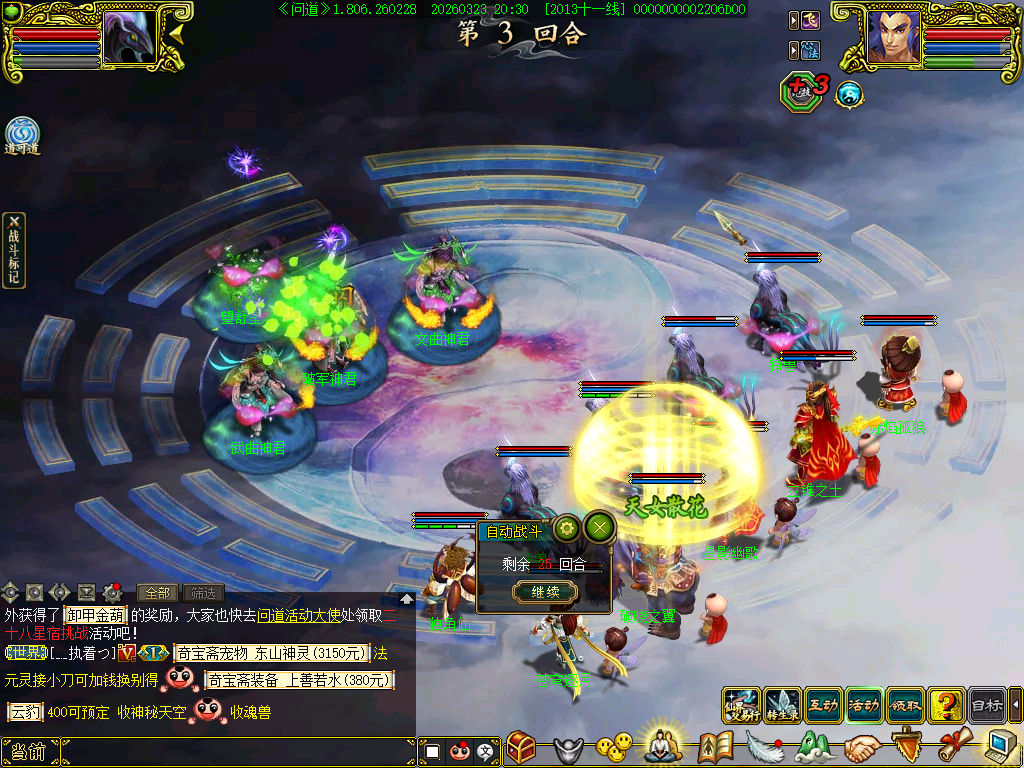The height and width of the screenshot is (768, 1024).
Task: Close the 自动战斗 auto-battle panel
Action: tap(599, 527)
